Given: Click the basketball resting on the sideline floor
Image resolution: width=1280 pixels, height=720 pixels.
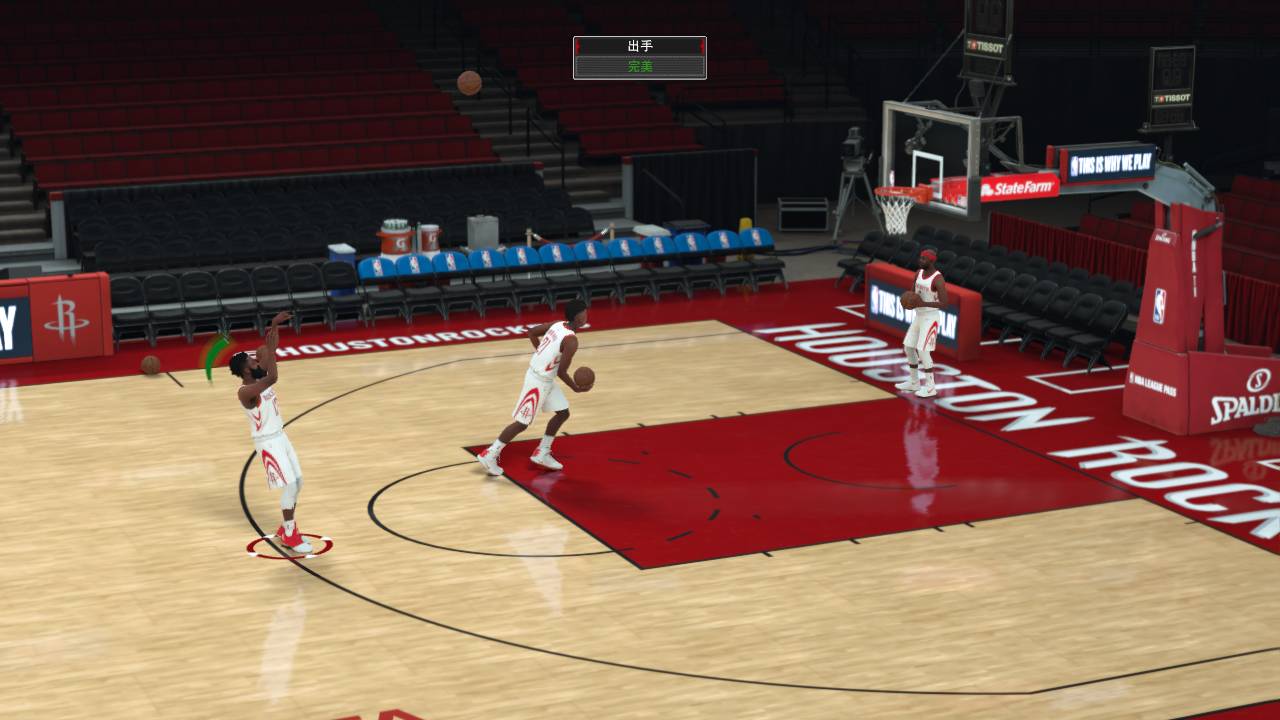Looking at the screenshot, I should (x=152, y=366).
